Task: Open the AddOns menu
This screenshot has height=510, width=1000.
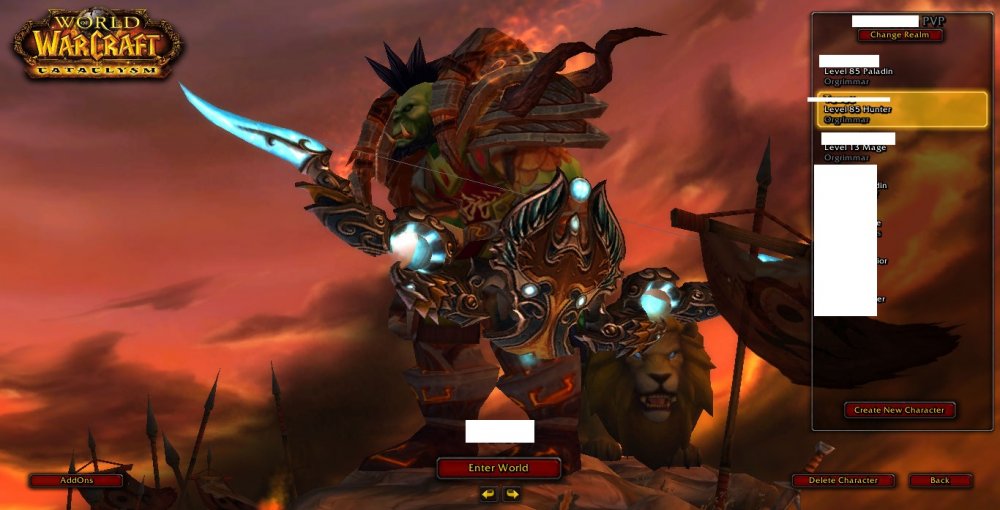Action: click(x=76, y=481)
